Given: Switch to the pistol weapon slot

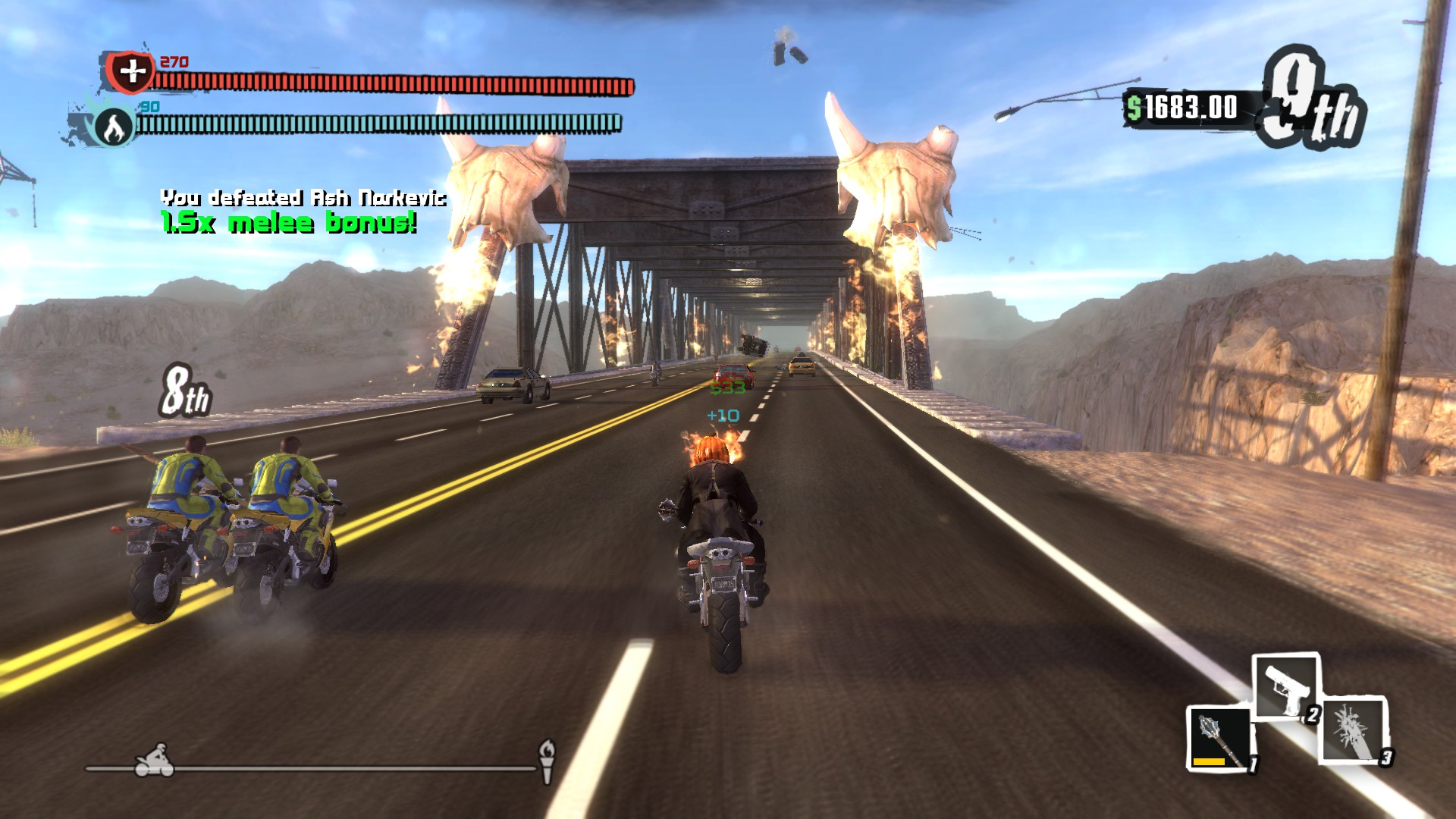Looking at the screenshot, I should [1286, 687].
